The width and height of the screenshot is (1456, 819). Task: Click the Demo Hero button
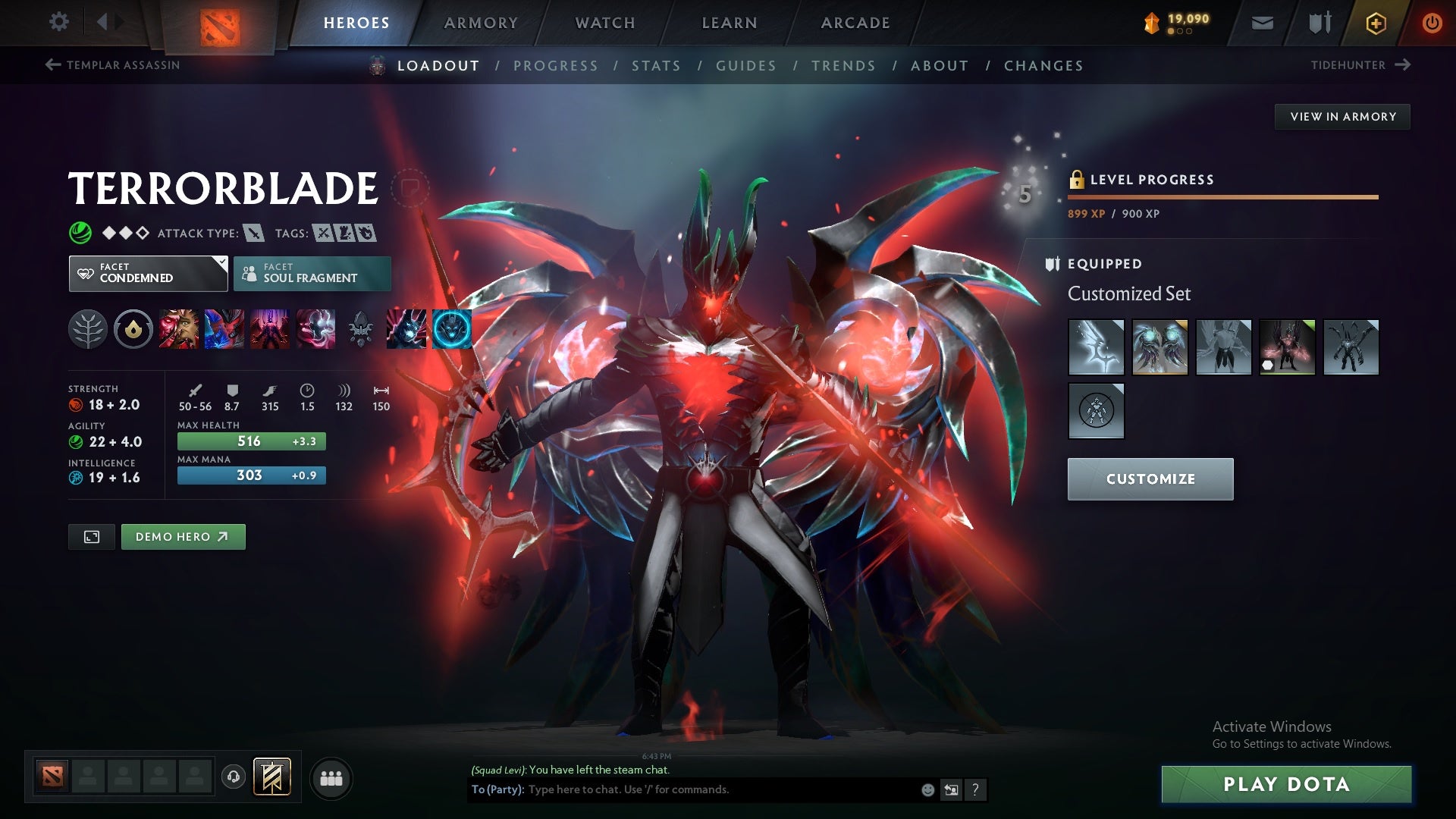183,536
